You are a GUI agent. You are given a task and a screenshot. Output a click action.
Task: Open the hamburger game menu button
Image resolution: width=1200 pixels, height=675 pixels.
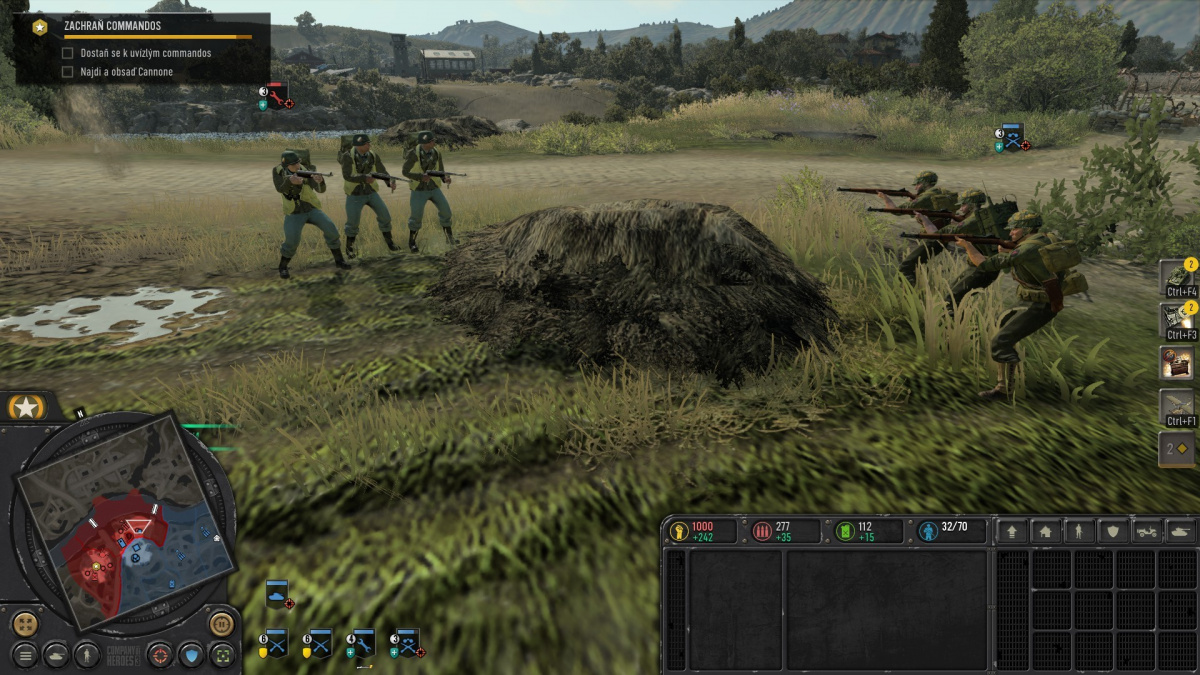pyautogui.click(x=25, y=655)
